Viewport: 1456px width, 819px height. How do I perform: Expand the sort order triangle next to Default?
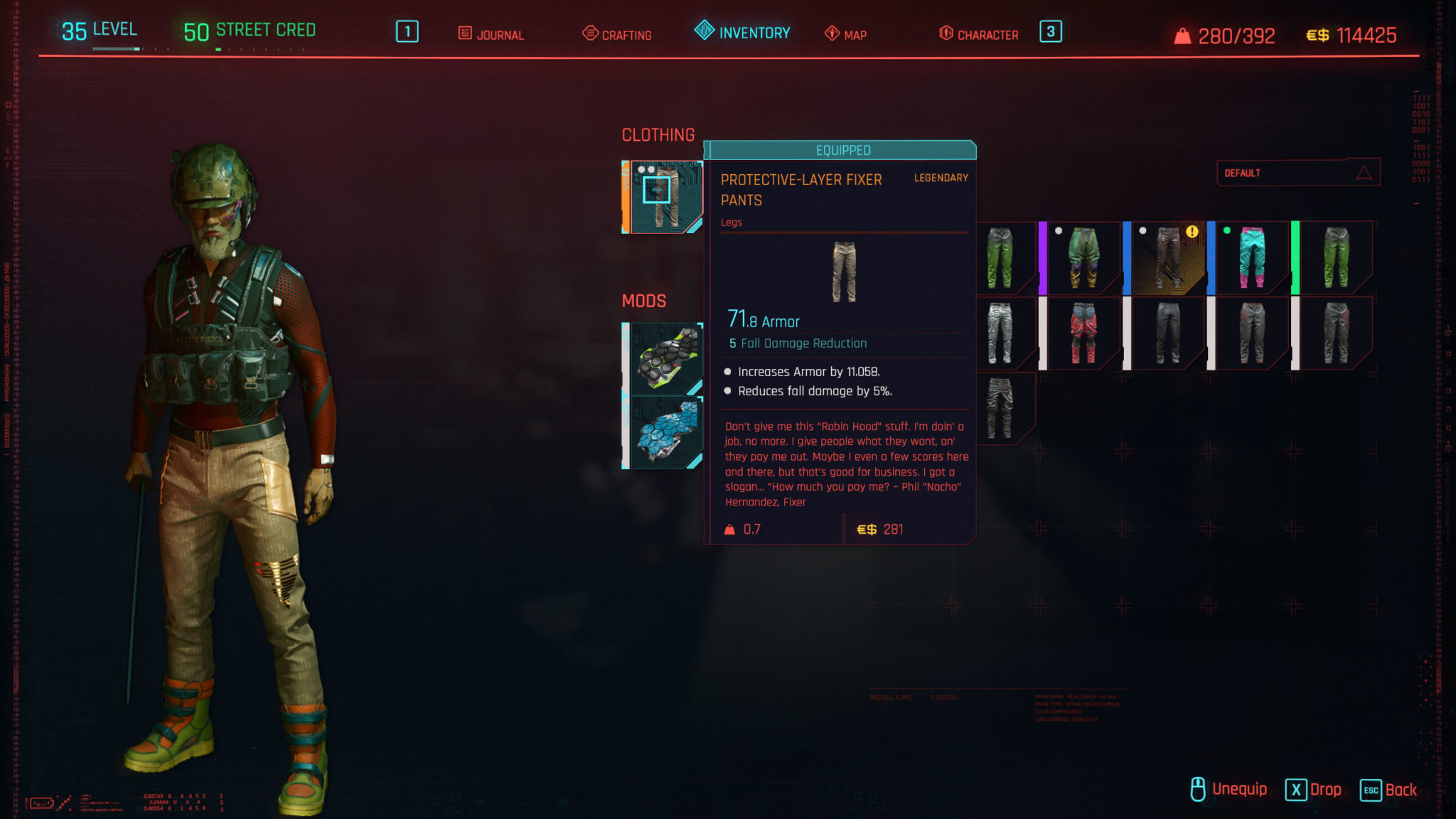[x=1362, y=172]
